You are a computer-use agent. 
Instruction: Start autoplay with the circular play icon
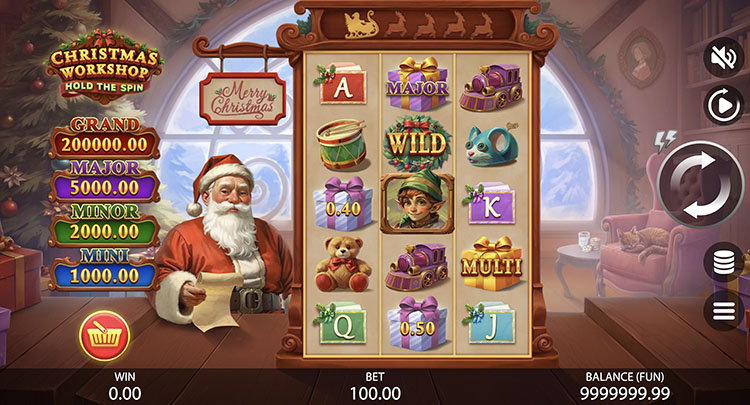coord(721,104)
